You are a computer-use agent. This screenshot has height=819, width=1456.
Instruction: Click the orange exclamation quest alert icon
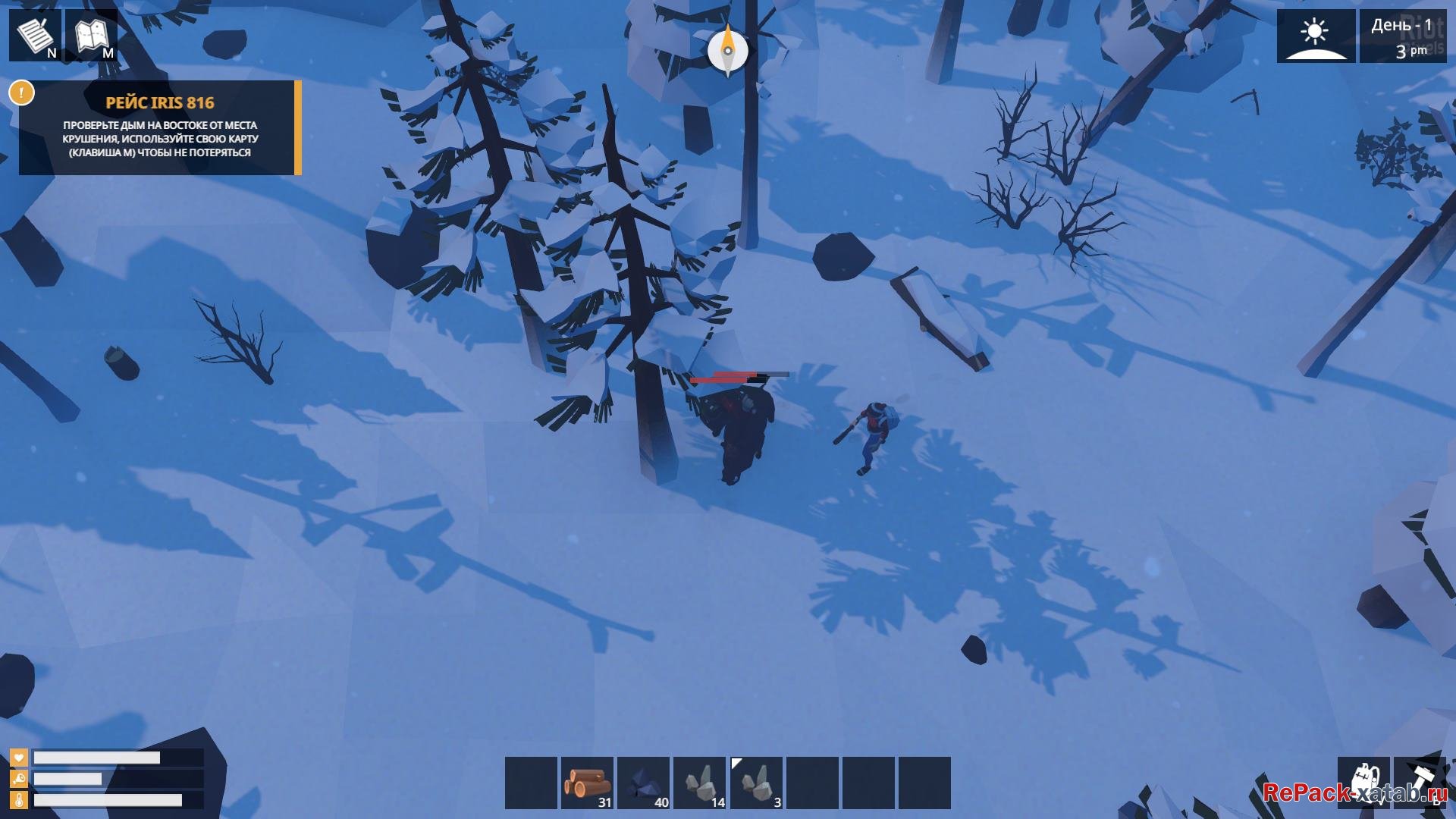pyautogui.click(x=21, y=93)
